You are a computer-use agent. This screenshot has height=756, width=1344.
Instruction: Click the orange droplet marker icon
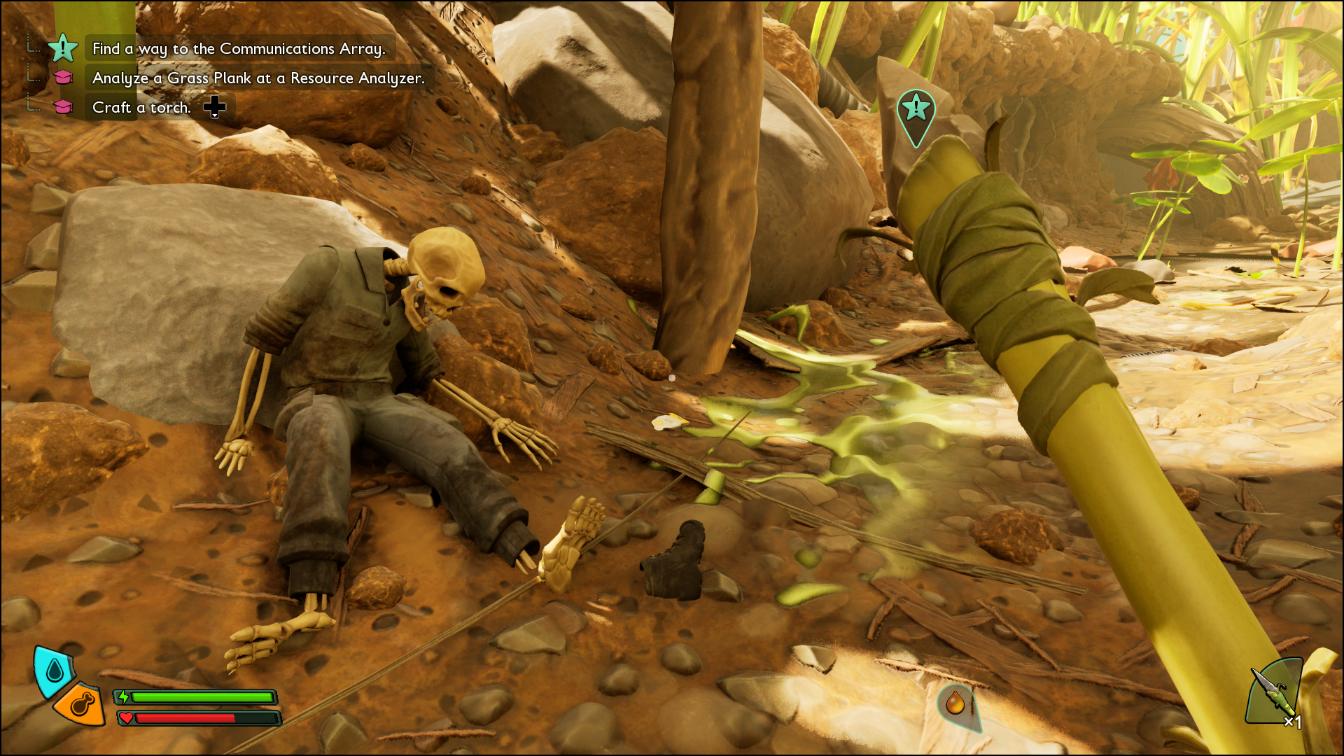click(957, 704)
